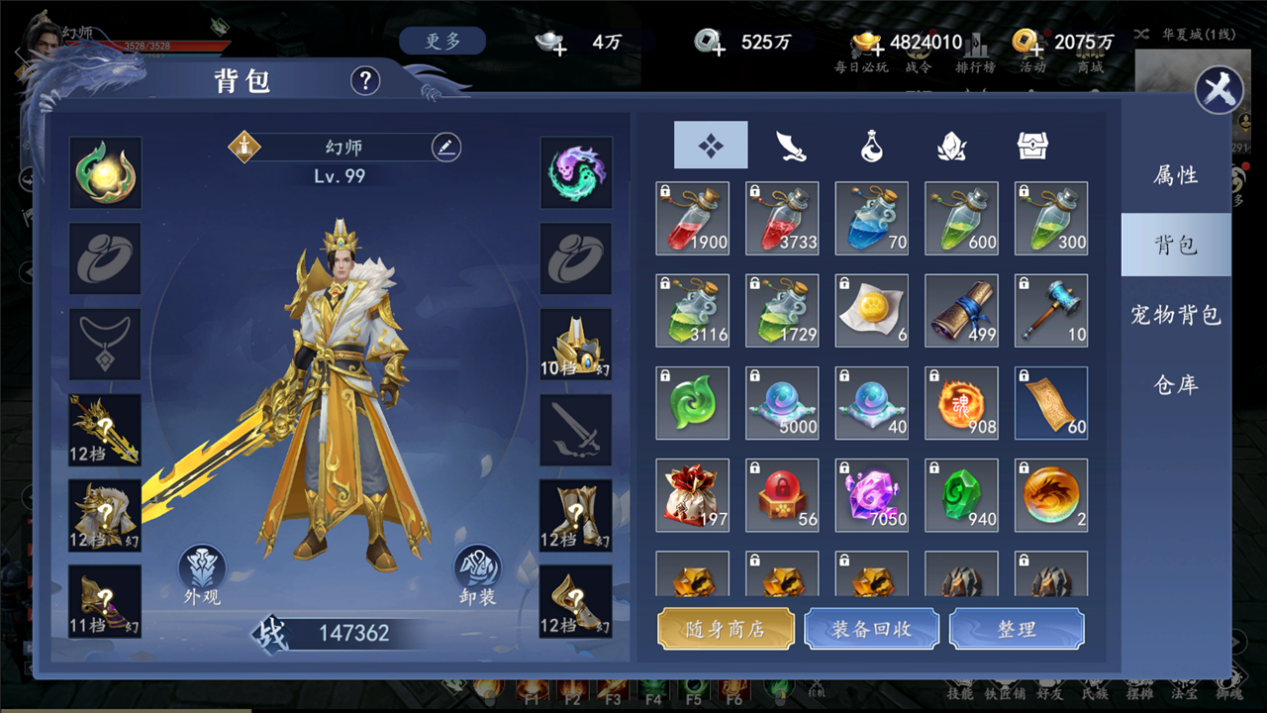Screen dimensions: 1267x713
Task: Open the 宠物背包 pet bag tab
Action: pos(1175,315)
